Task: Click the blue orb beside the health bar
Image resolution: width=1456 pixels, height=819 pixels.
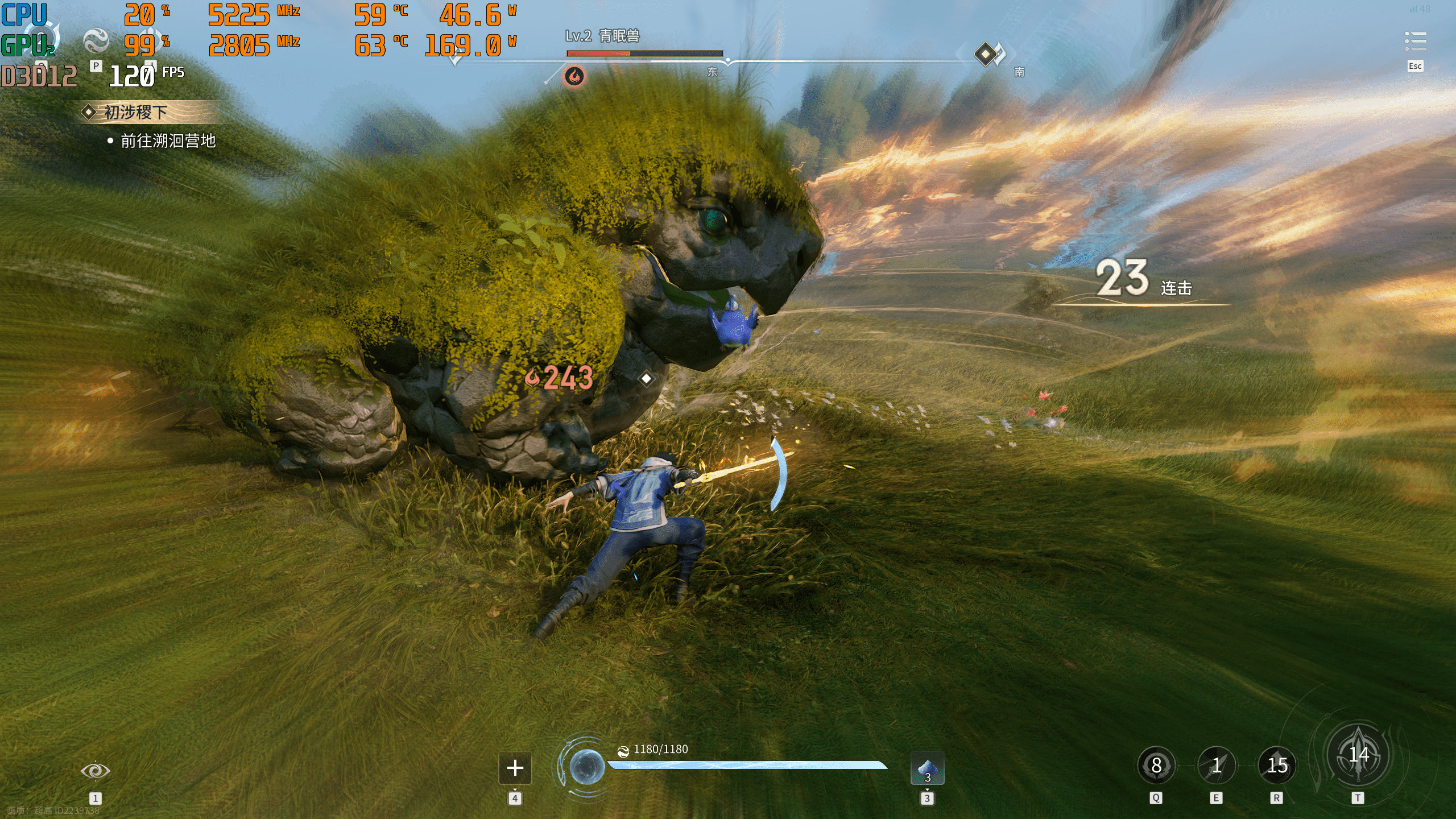Action: click(586, 767)
